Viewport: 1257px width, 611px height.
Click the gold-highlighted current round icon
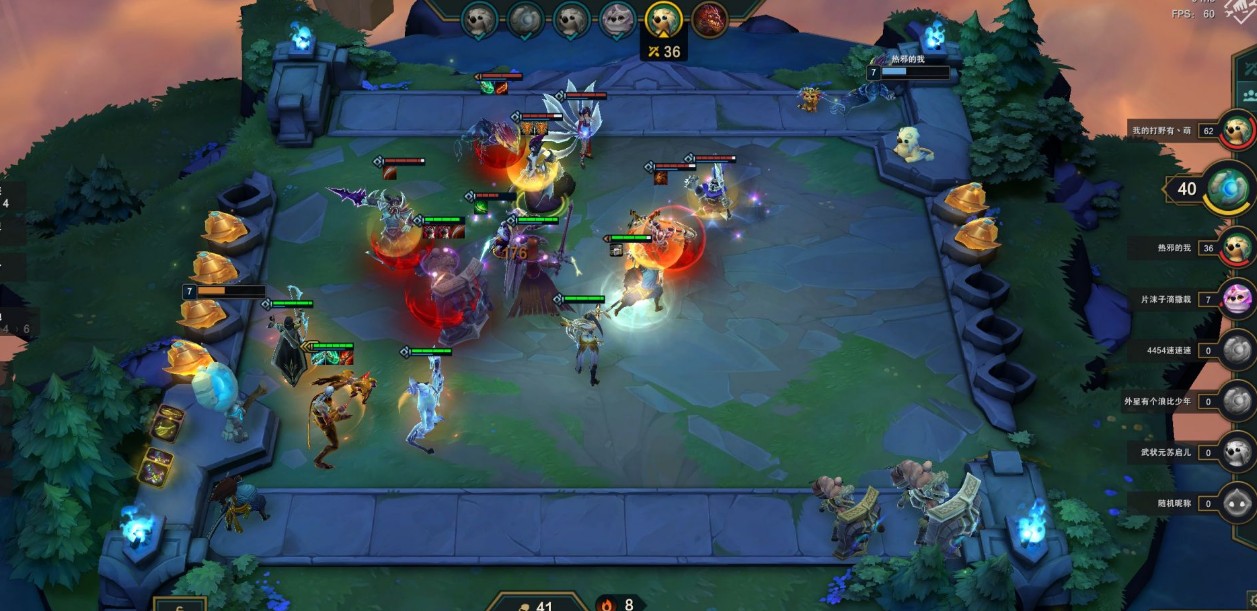coord(663,19)
